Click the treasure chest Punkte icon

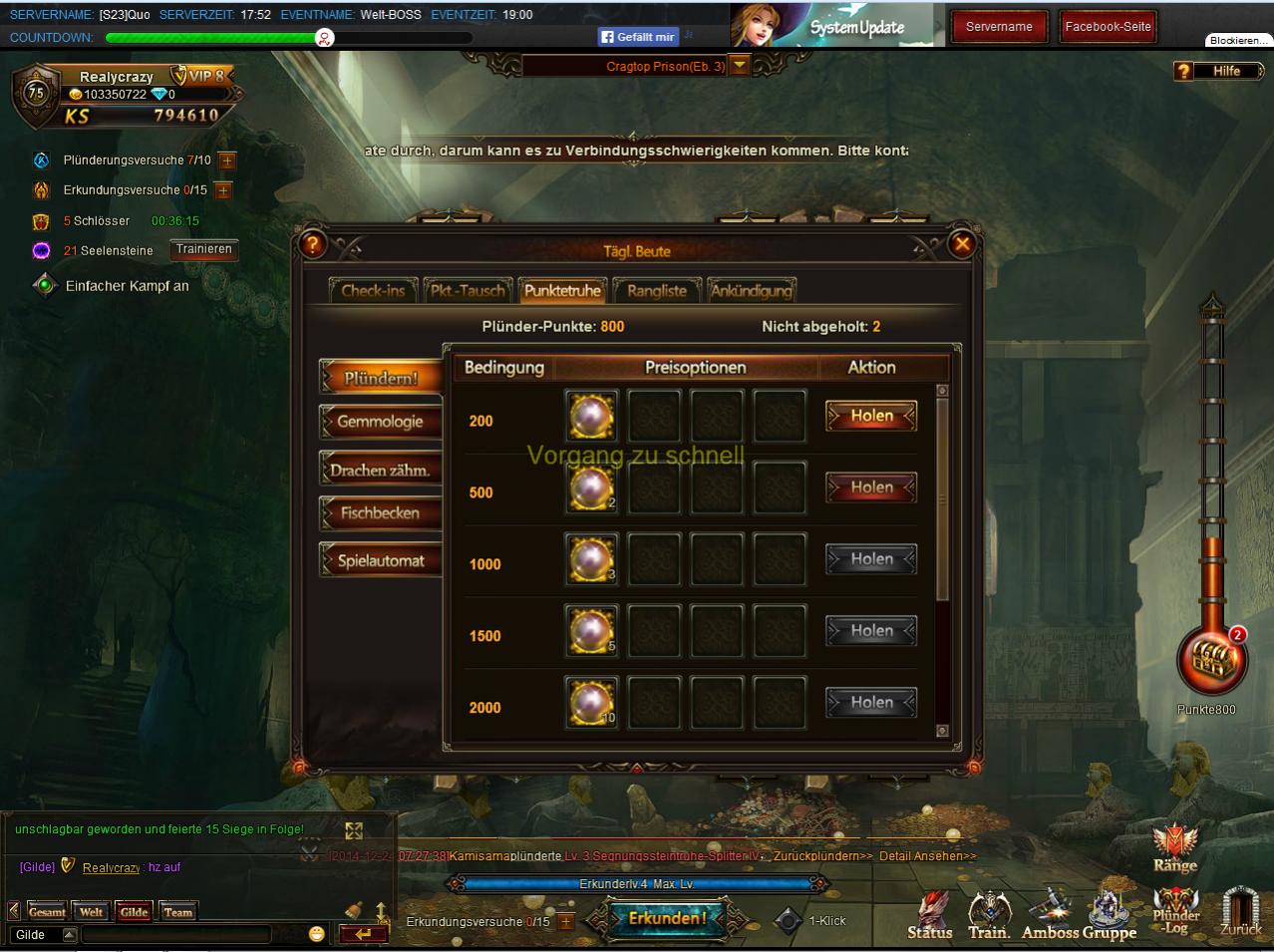coord(1211,660)
